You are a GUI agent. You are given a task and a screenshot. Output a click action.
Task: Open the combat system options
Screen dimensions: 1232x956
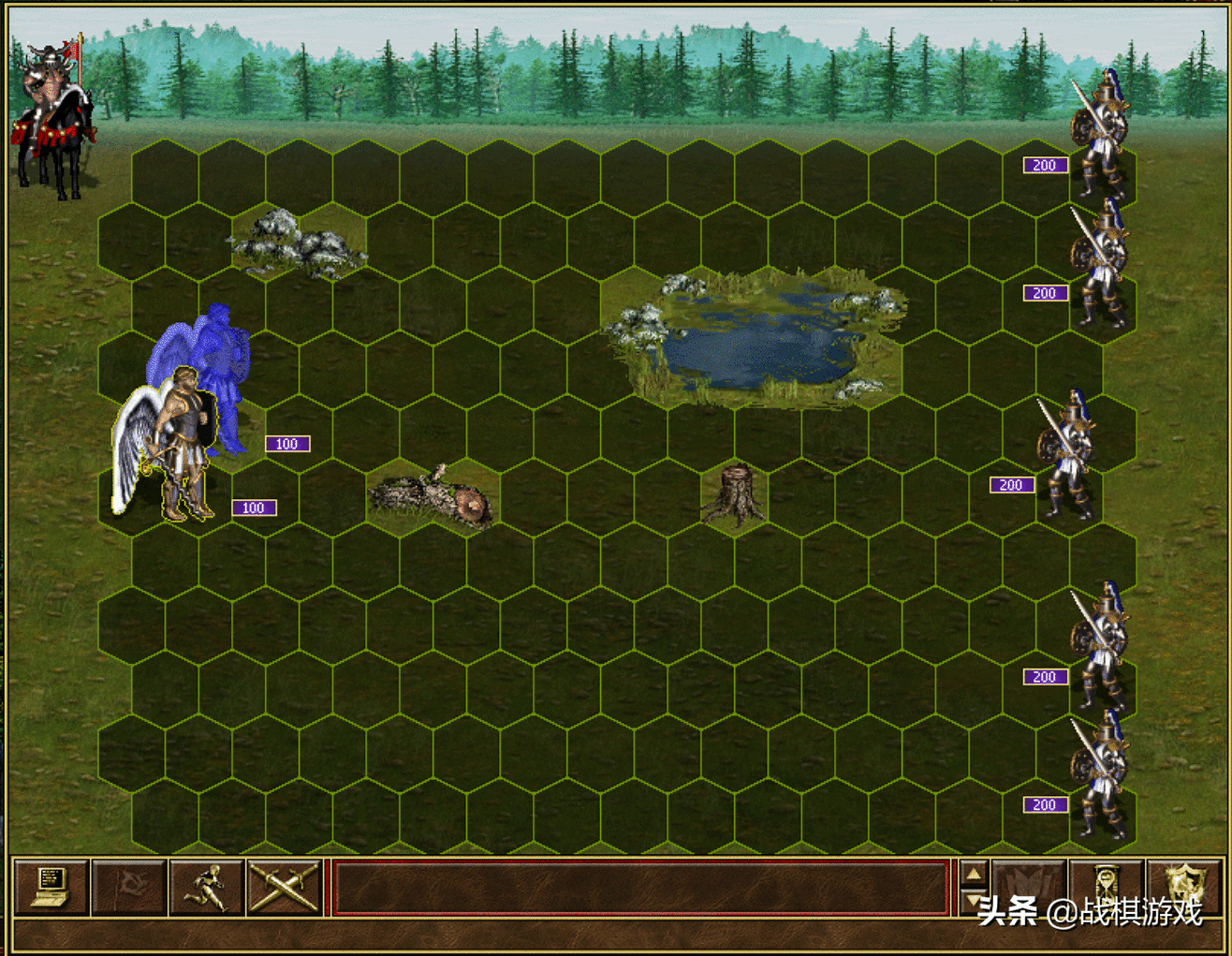[x=51, y=887]
